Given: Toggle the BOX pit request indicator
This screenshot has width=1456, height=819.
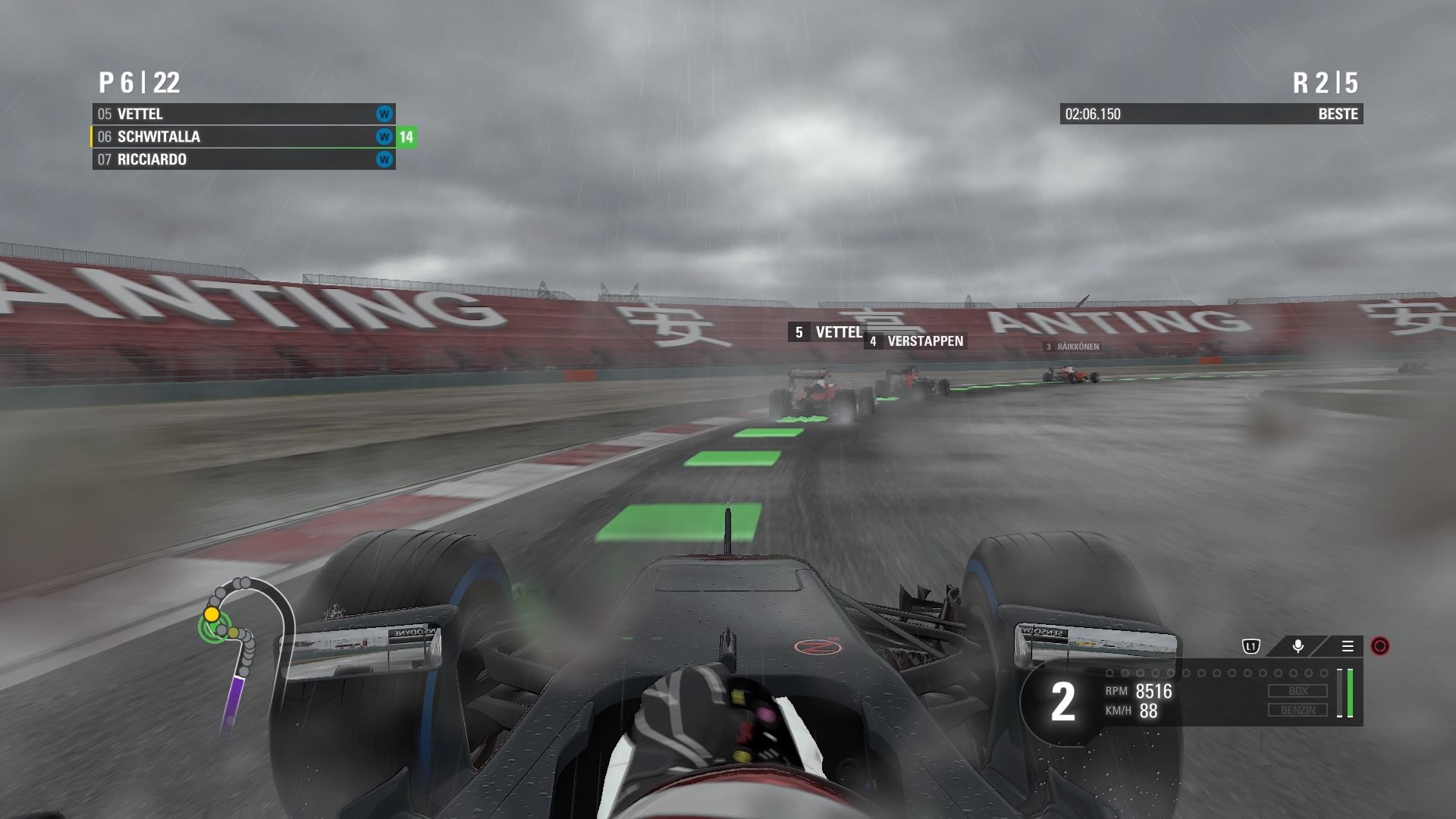Looking at the screenshot, I should 1298,691.
